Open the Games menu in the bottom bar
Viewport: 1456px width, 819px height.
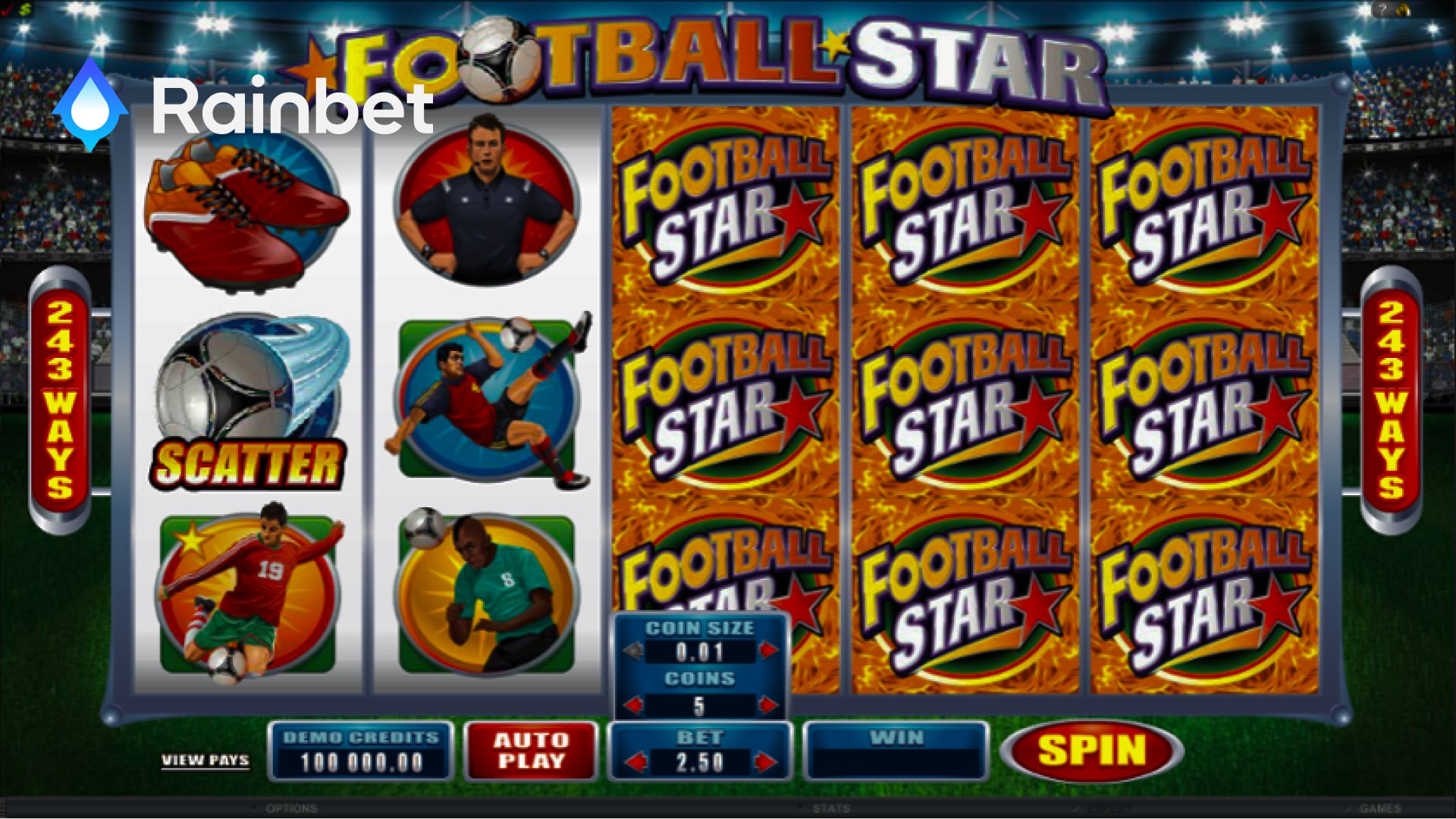(1379, 809)
